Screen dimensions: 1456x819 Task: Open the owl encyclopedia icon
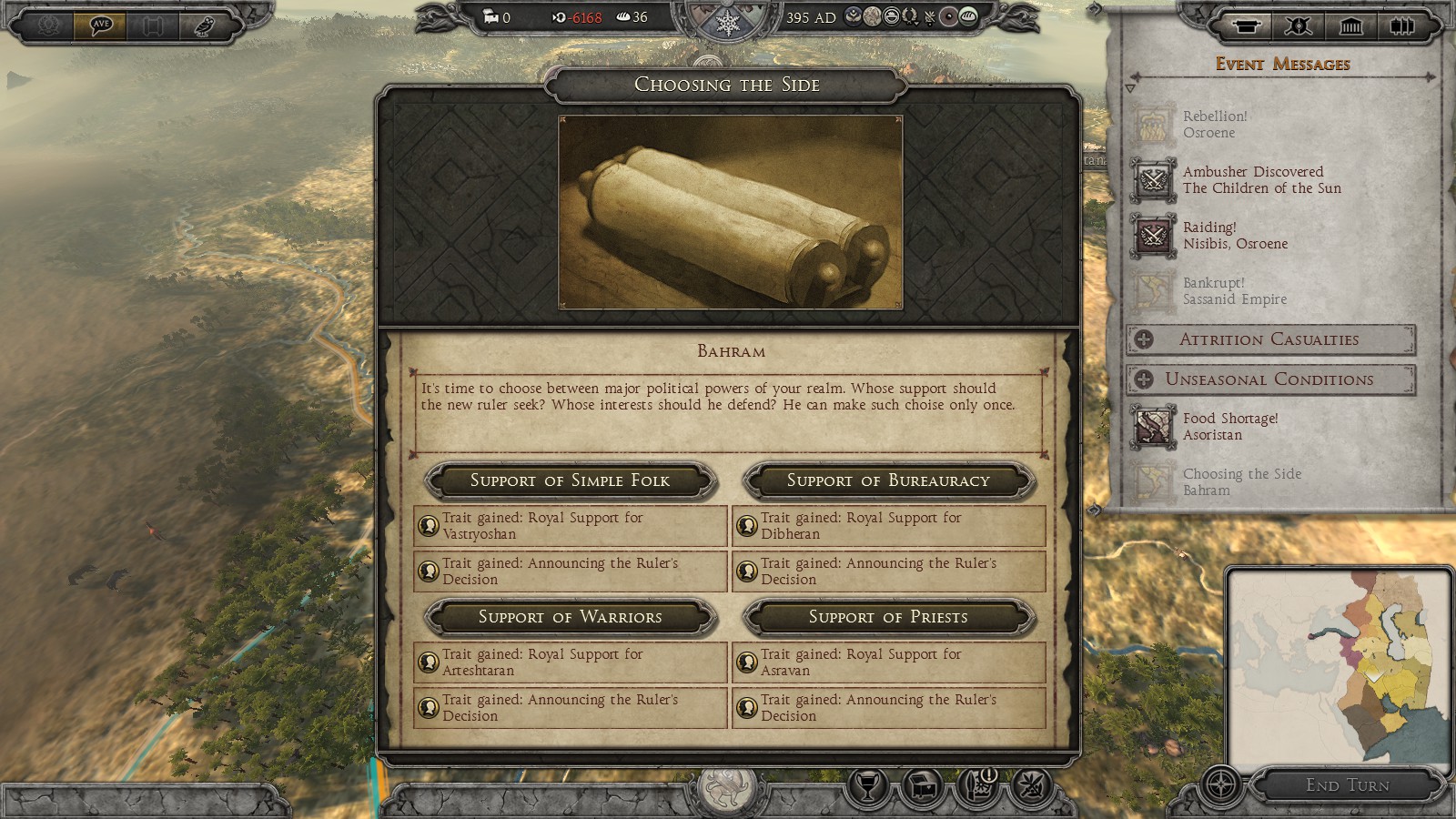tap(204, 25)
